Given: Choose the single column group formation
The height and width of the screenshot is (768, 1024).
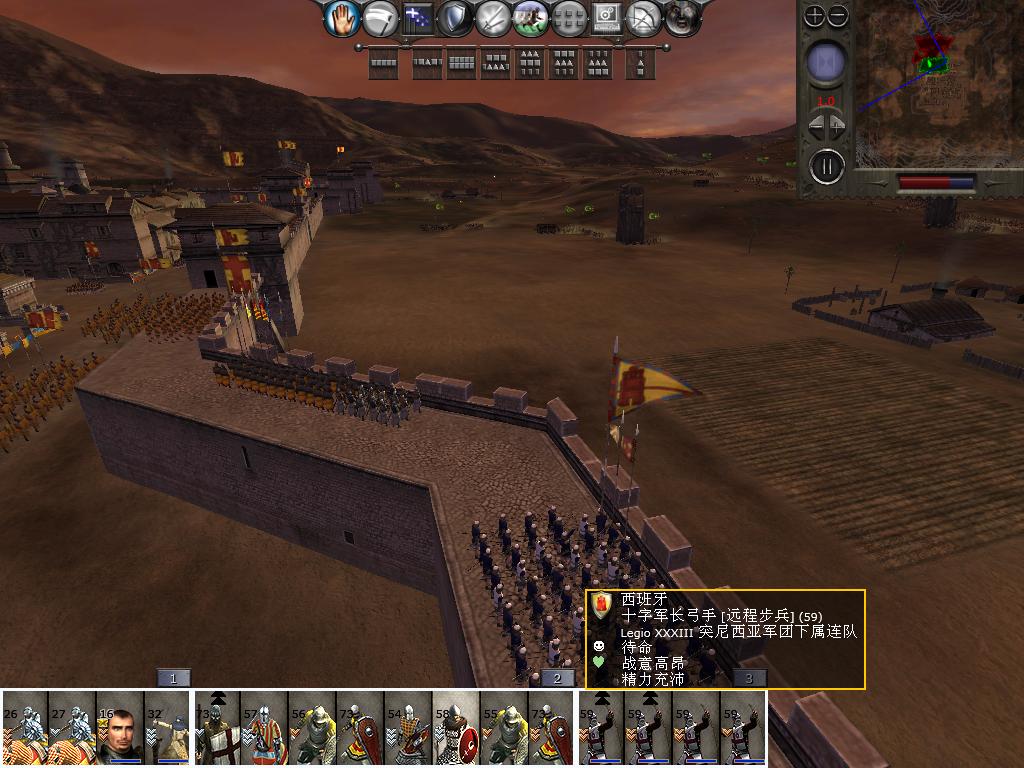Looking at the screenshot, I should pyautogui.click(x=640, y=64).
